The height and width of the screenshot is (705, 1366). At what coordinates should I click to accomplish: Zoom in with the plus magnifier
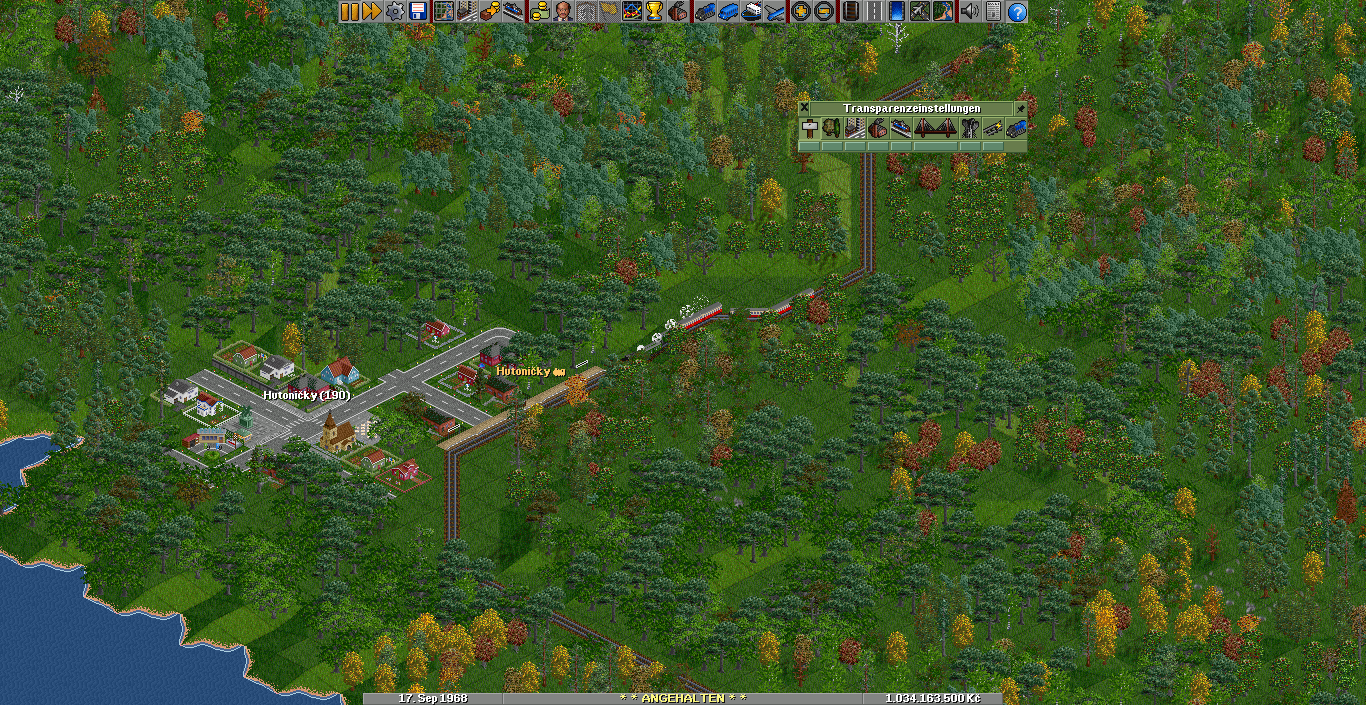pyautogui.click(x=800, y=12)
